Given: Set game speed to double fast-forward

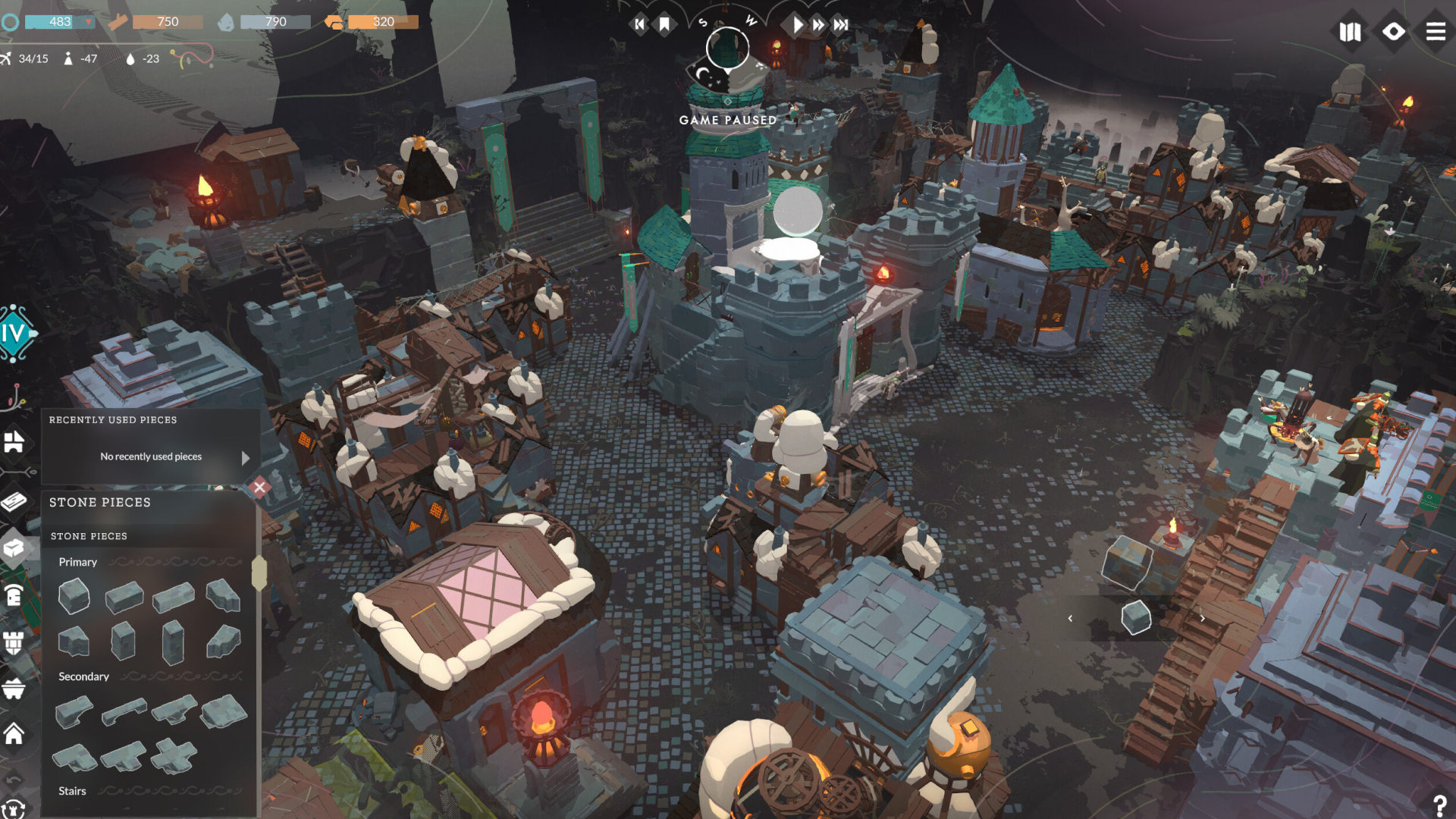Looking at the screenshot, I should (818, 25).
